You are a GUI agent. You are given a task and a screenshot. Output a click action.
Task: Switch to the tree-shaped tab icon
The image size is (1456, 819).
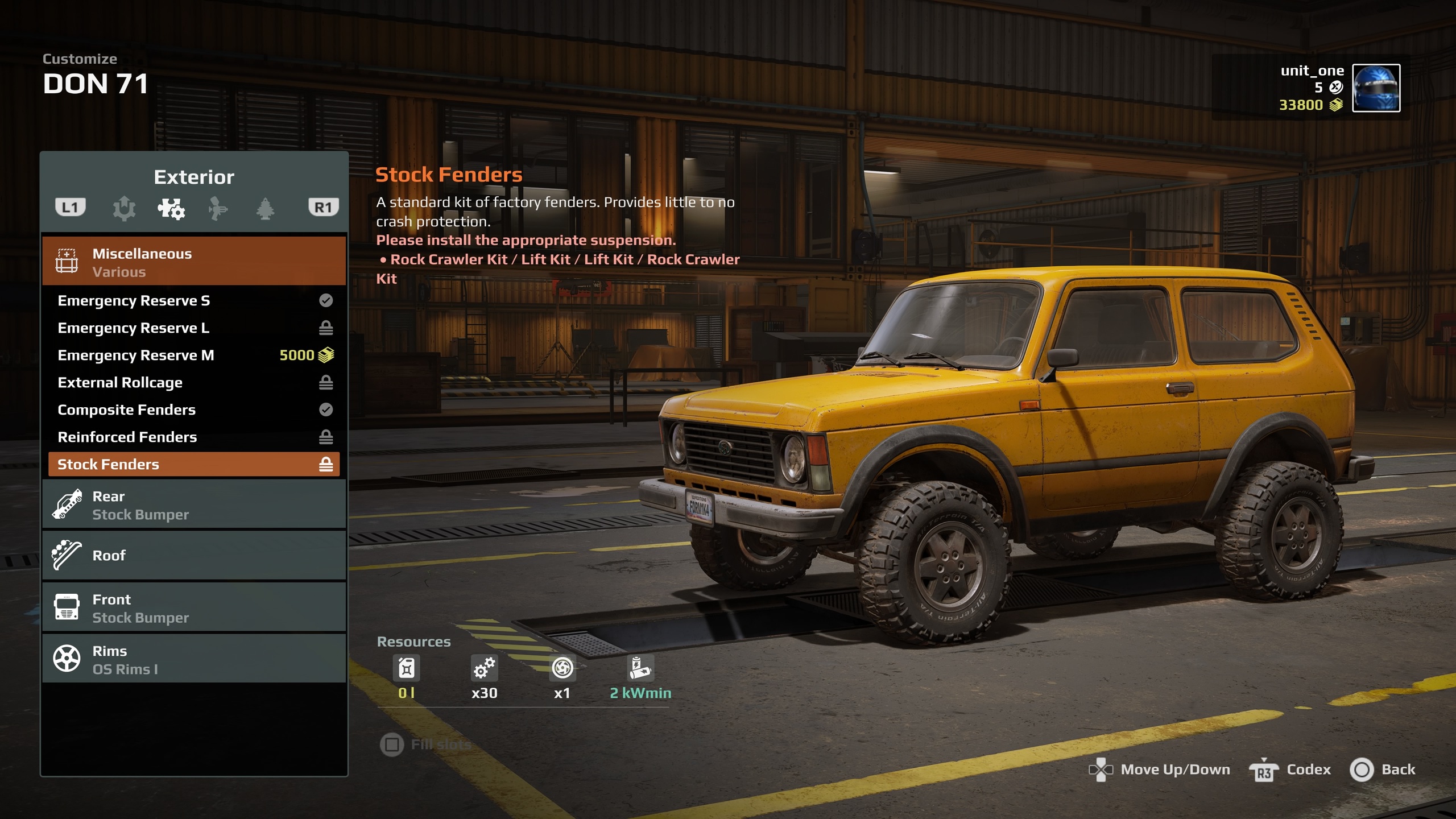[265, 208]
